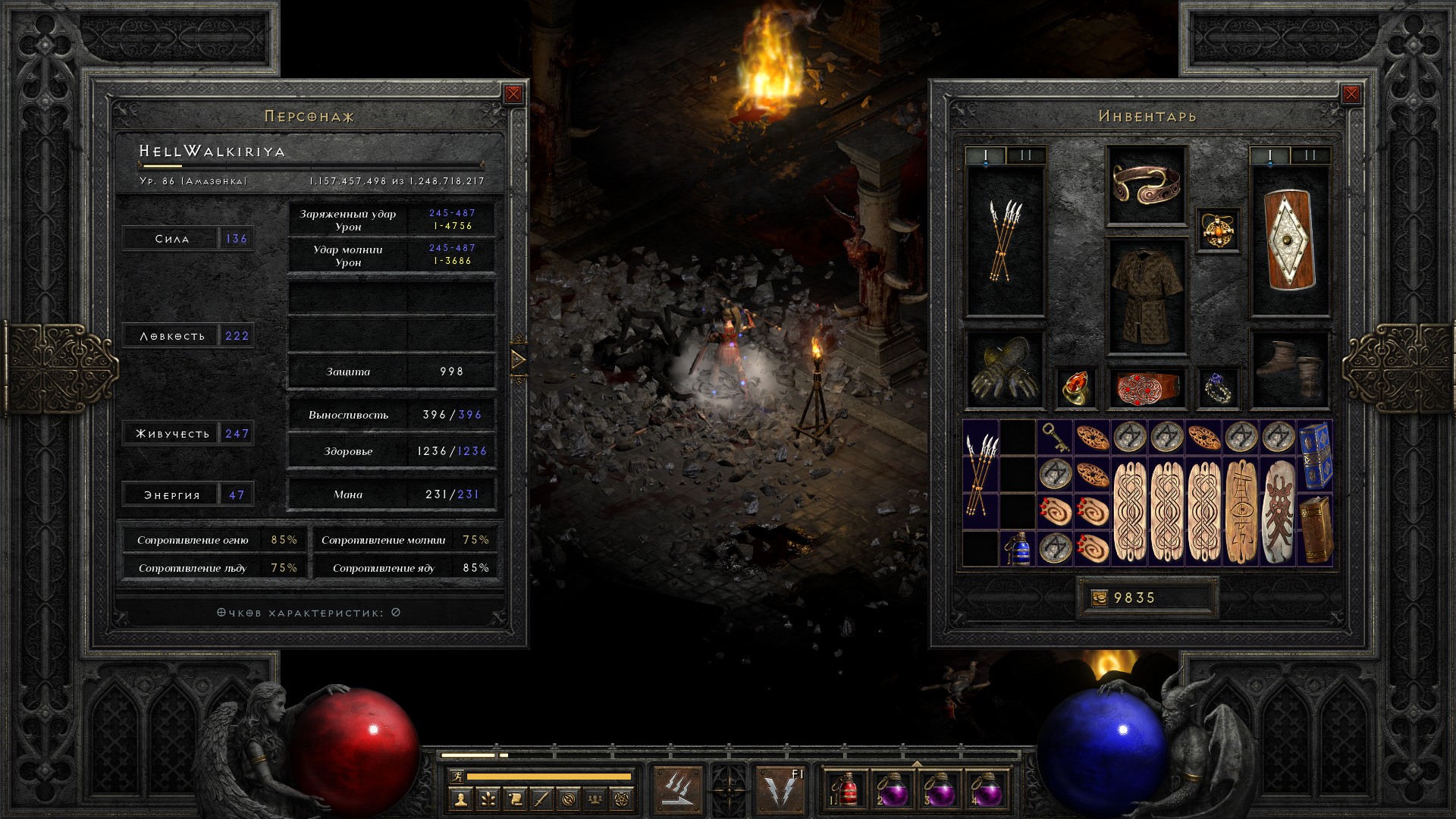Toggle the run/walk button

(455, 776)
